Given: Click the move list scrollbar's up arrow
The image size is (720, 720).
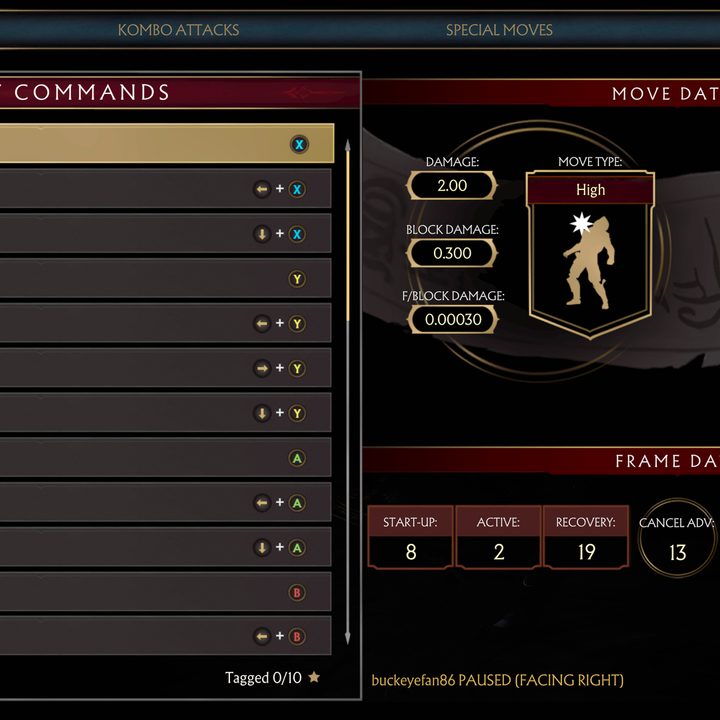Looking at the screenshot, I should pyautogui.click(x=347, y=144).
